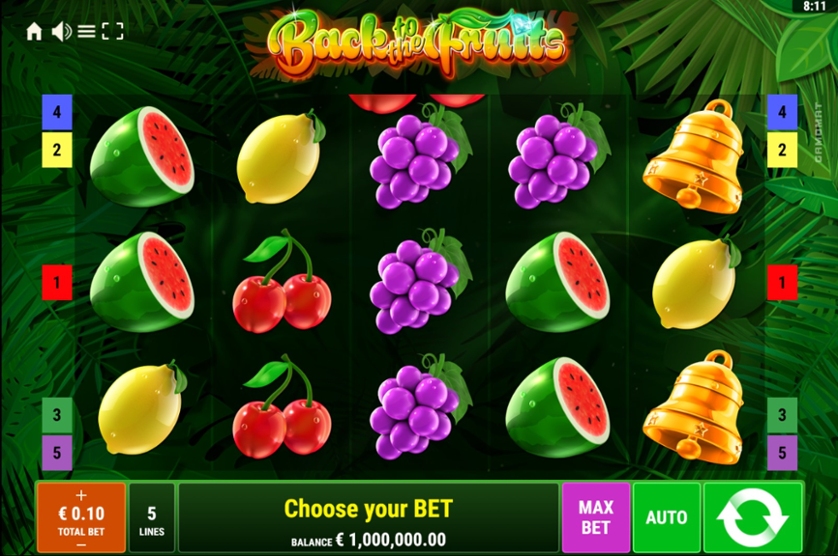
Task: Open the three-line menu icon
Action: (x=87, y=32)
